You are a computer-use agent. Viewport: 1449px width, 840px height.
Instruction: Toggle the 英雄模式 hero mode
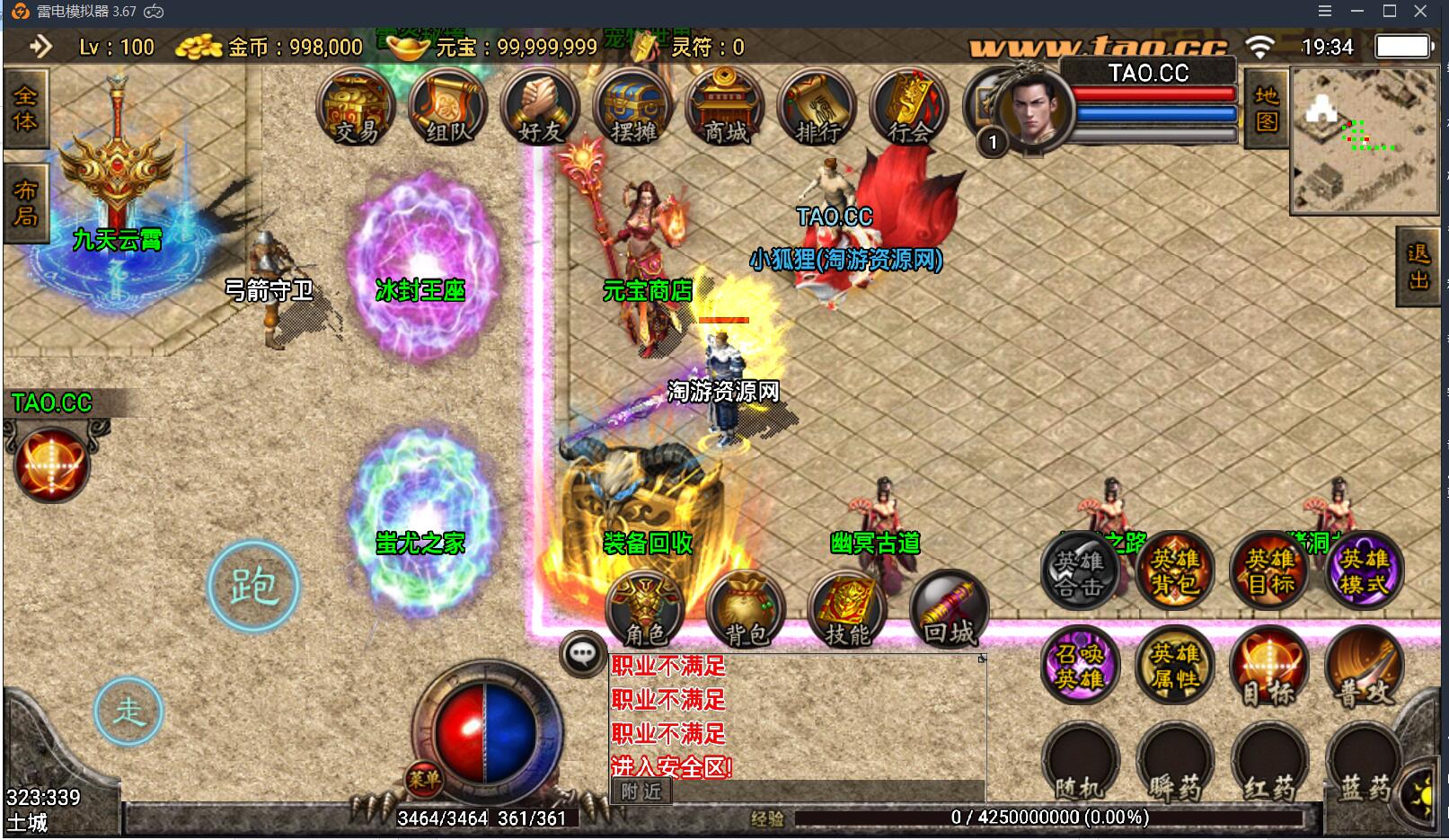(1364, 570)
